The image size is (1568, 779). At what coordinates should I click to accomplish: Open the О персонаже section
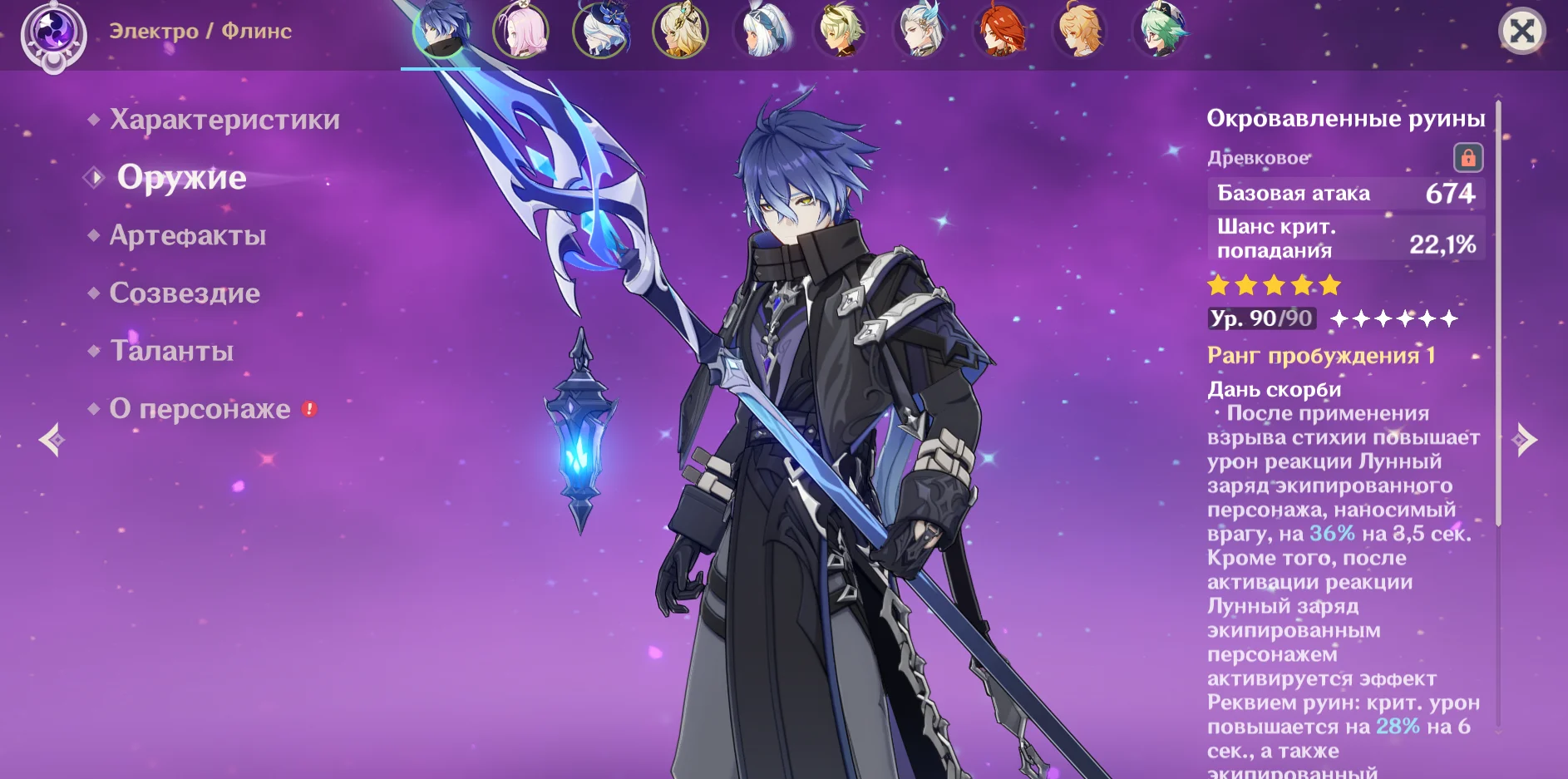coord(200,409)
